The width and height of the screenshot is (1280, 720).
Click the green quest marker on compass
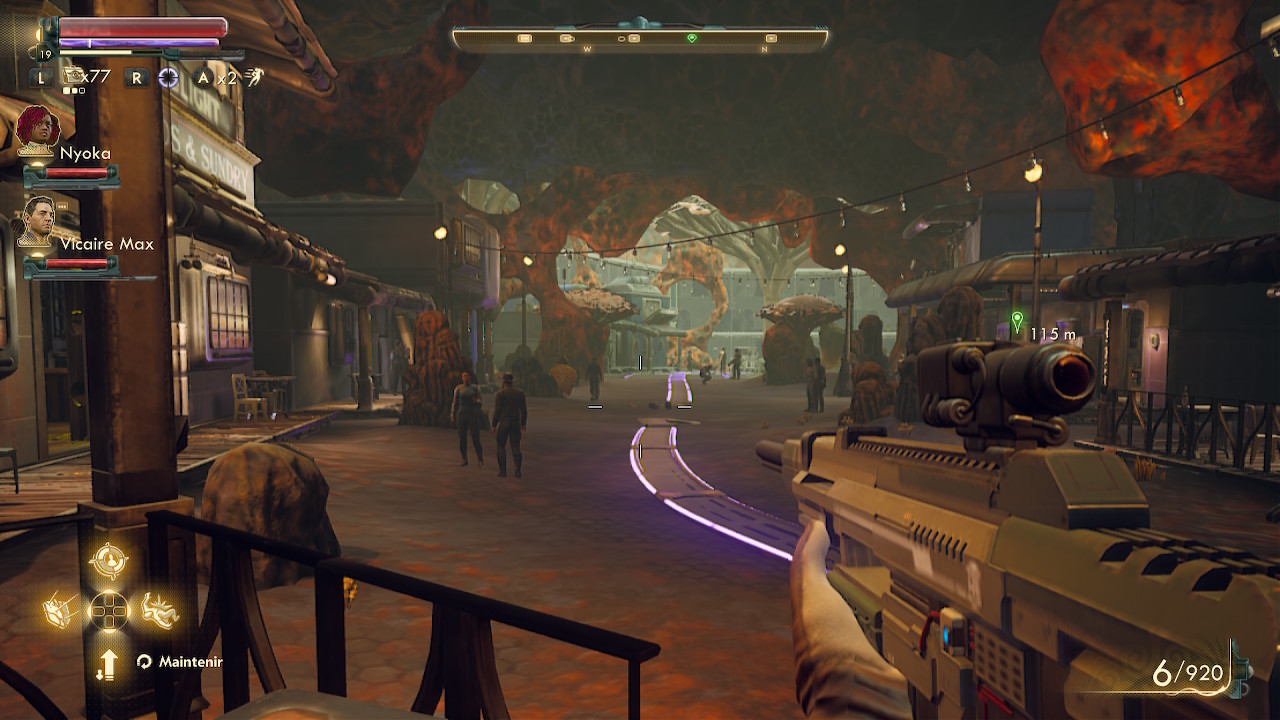coord(691,38)
